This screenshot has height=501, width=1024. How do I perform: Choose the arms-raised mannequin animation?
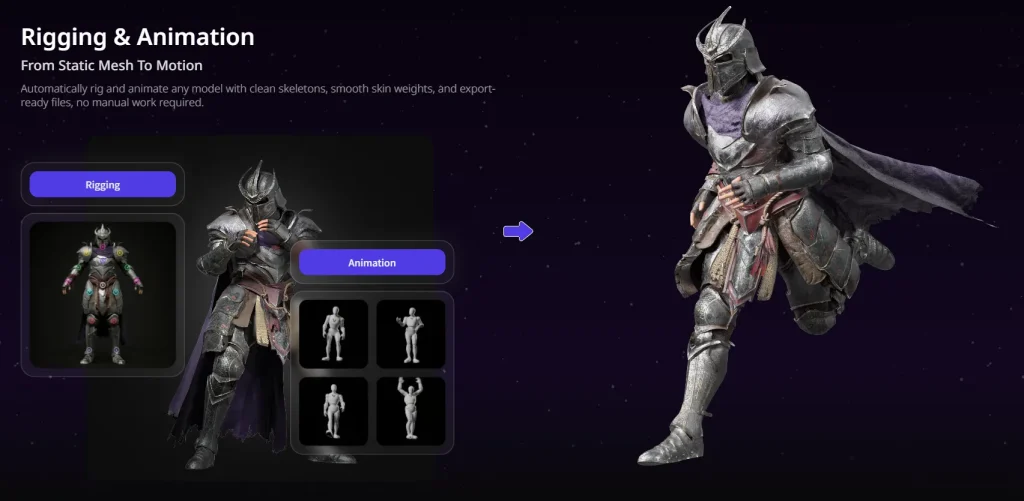coord(410,410)
